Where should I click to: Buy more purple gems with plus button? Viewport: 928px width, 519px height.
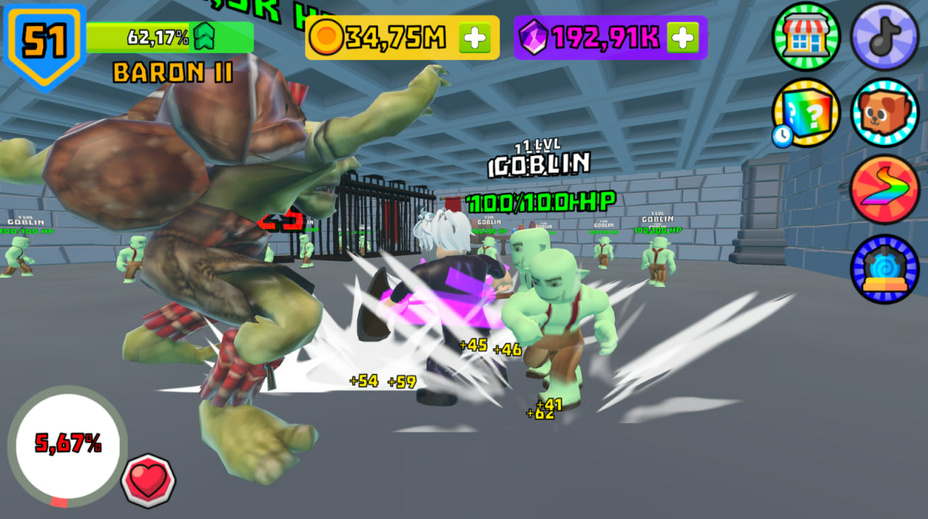pos(683,38)
